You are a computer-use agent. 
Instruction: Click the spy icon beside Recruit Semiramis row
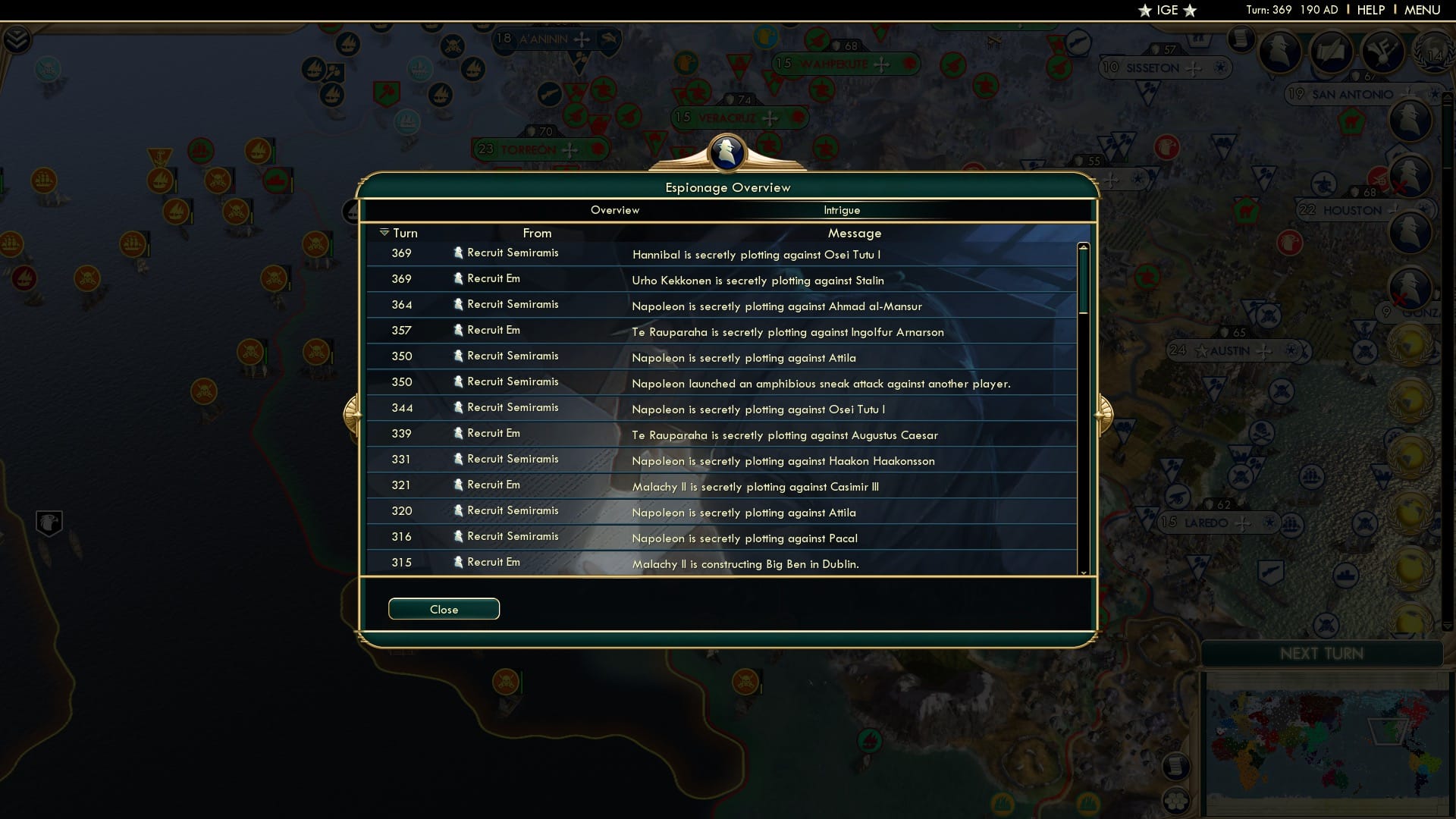point(459,253)
